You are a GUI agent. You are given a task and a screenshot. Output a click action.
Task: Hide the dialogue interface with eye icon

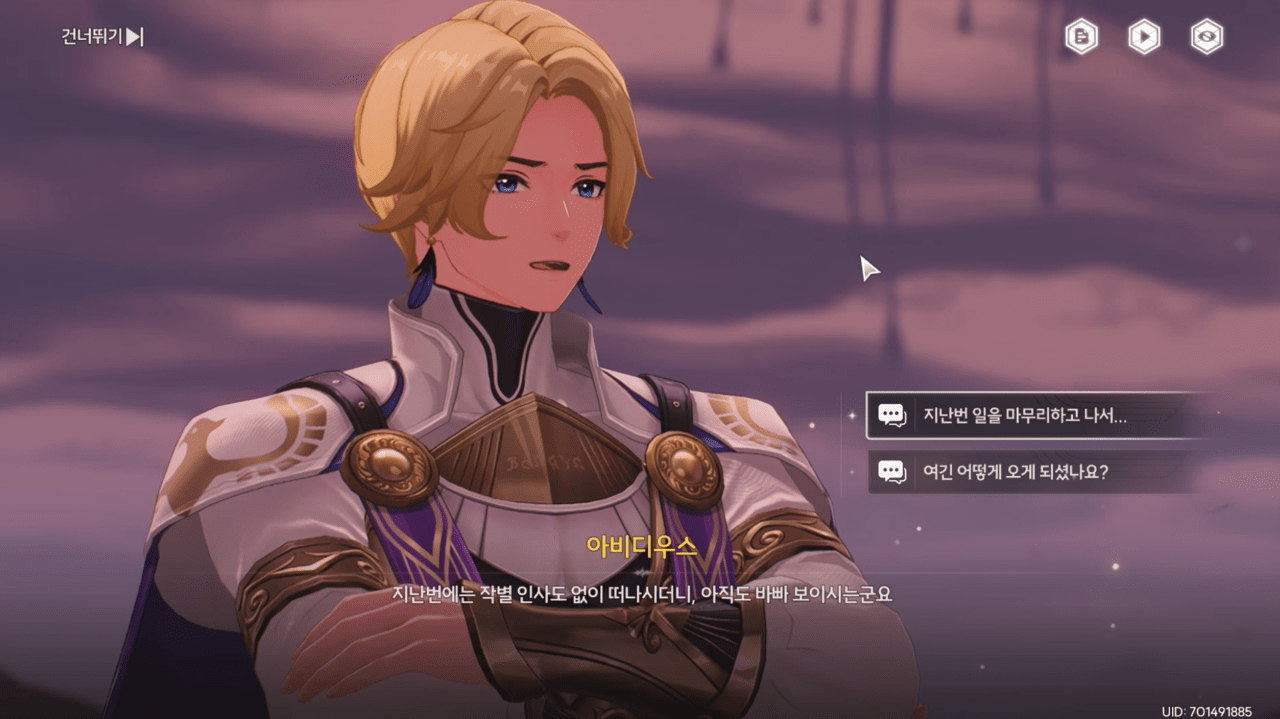point(1207,37)
